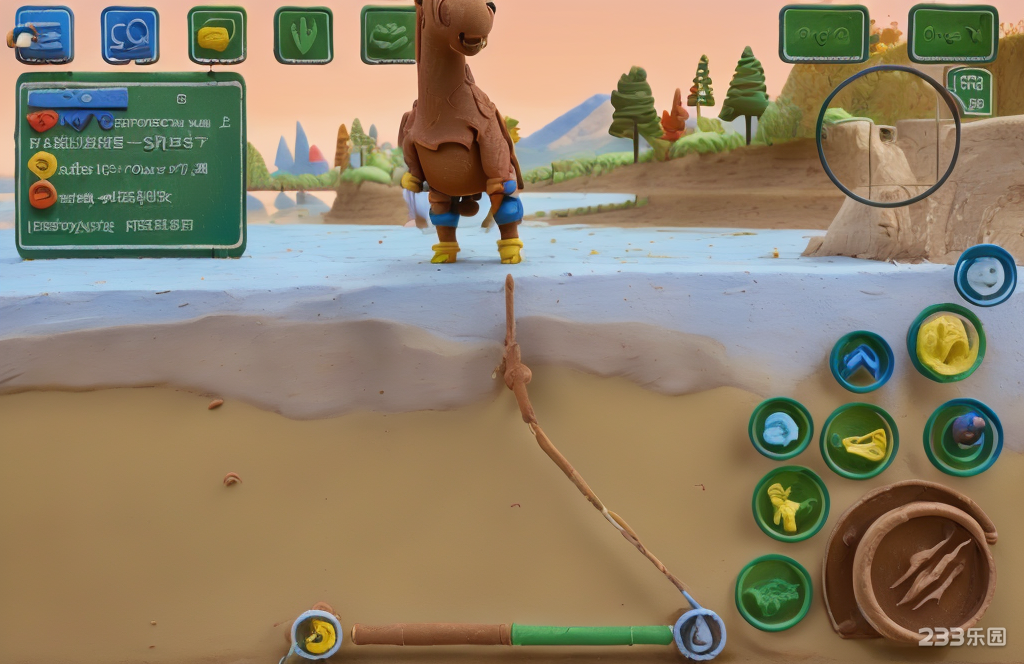Use the yellow figure skill button
The width and height of the screenshot is (1024, 664).
click(x=790, y=504)
